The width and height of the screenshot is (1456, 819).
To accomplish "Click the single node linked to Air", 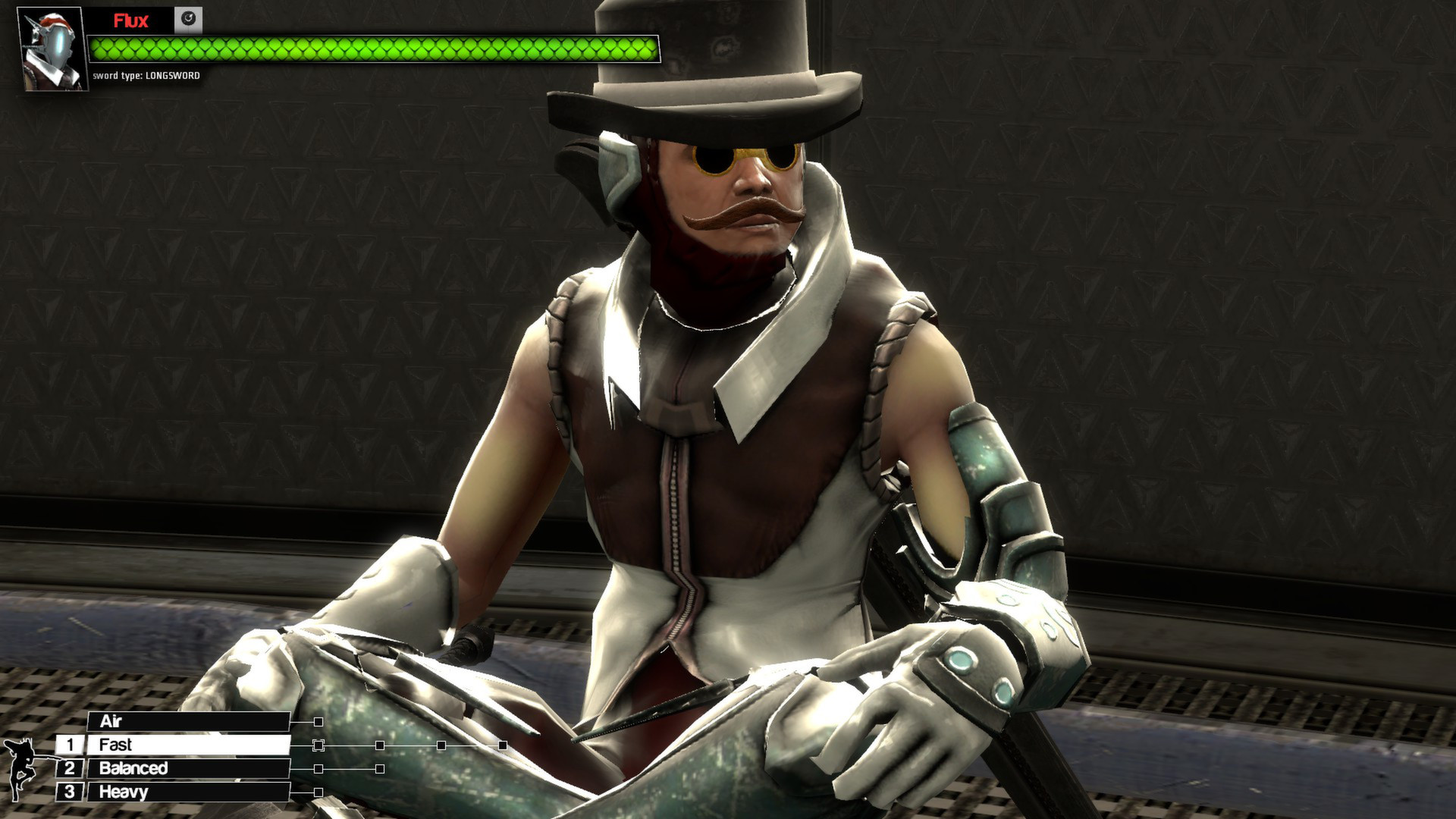I will tap(318, 722).
